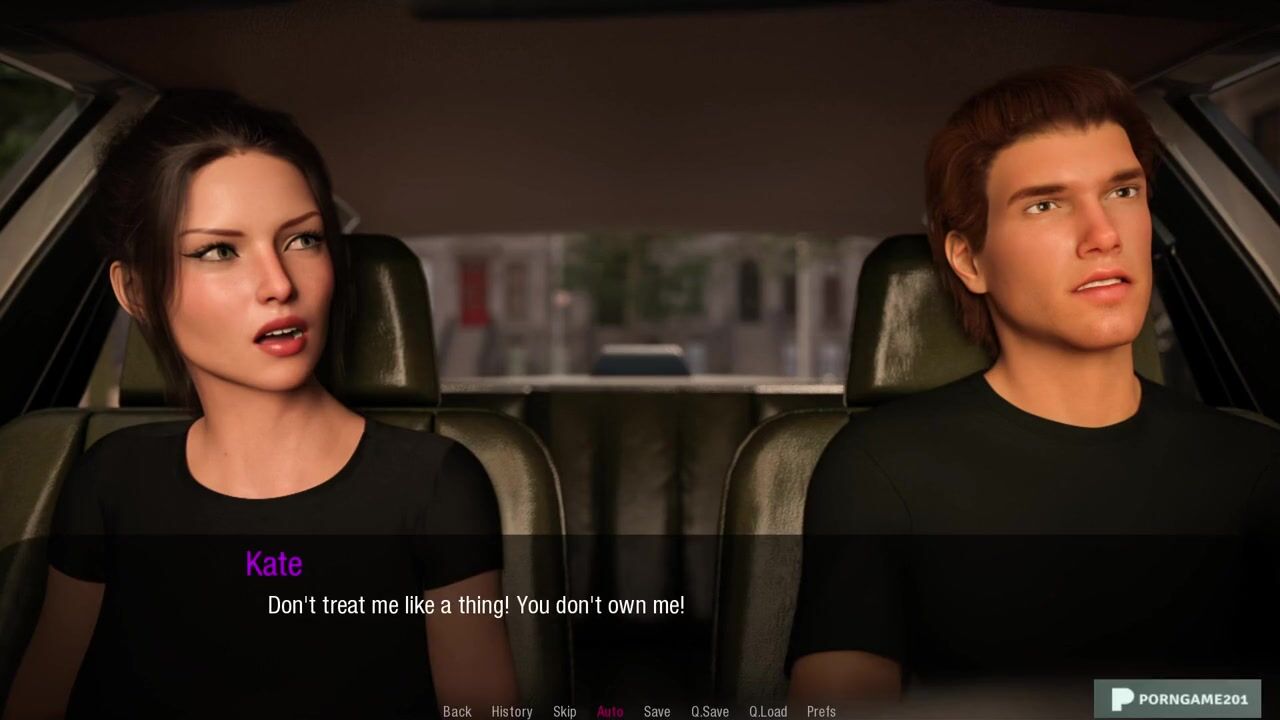Screen dimensions: 1280x720
Task: Go Back to previous dialogue line
Action: click(x=457, y=712)
